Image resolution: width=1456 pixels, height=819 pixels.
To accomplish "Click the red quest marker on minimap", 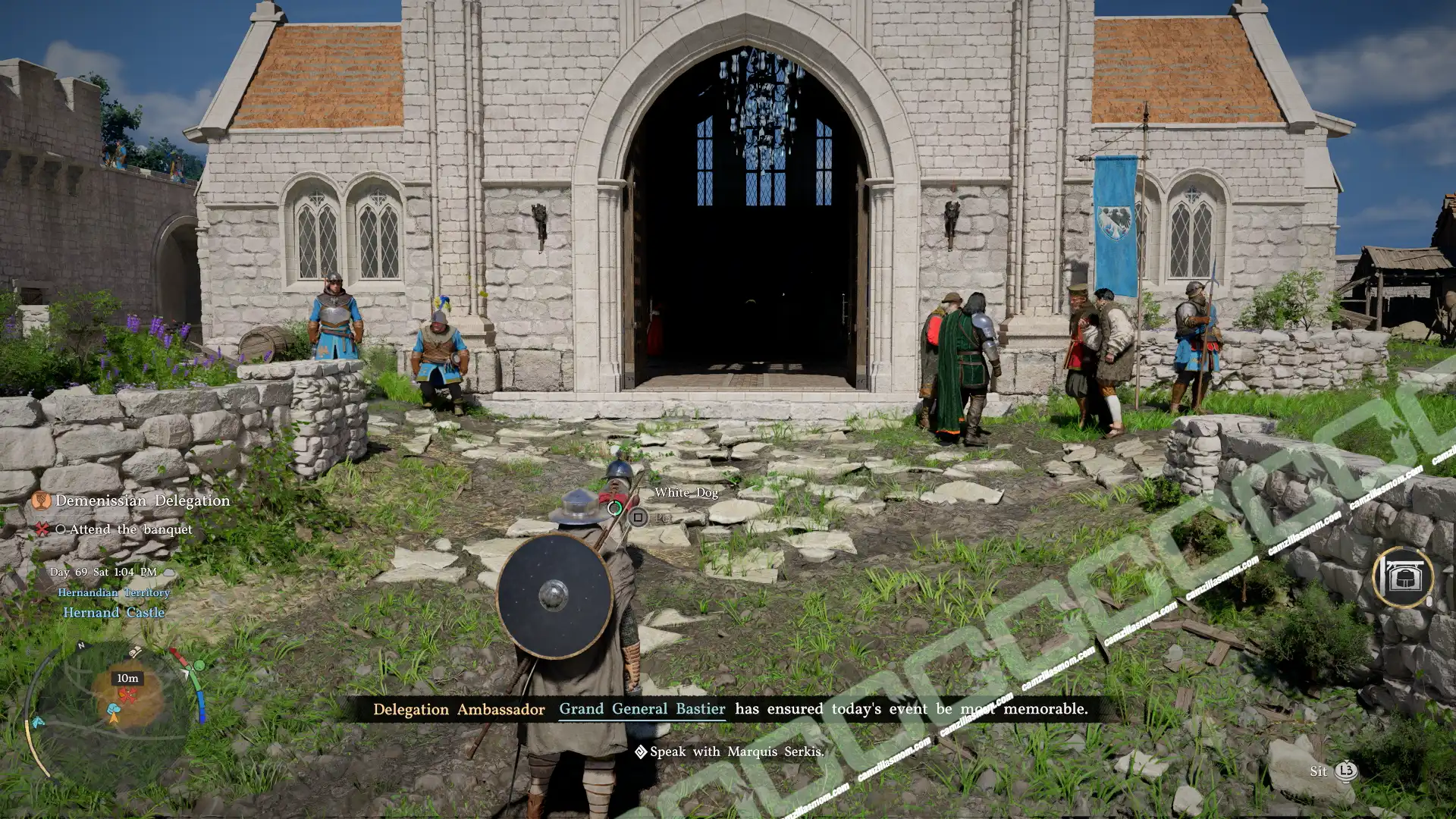I will tap(129, 695).
